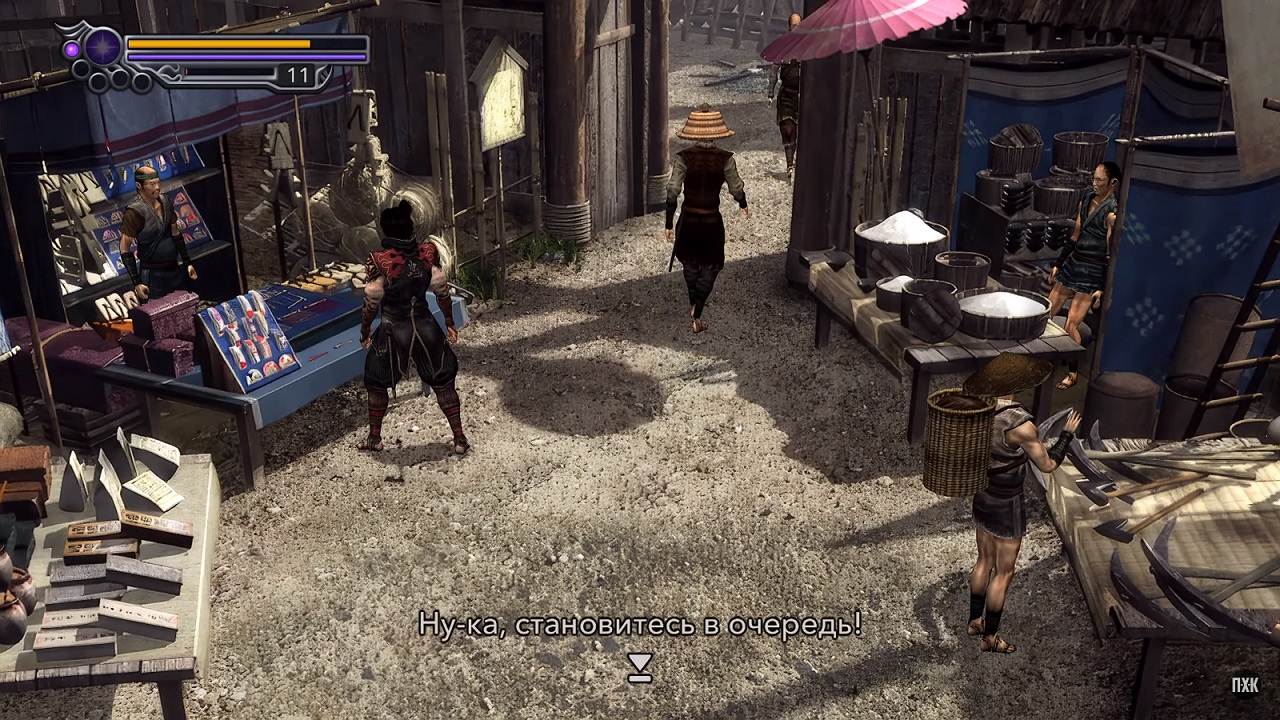Click the purple magic gauge
The height and width of the screenshot is (720, 1280).
220,56
